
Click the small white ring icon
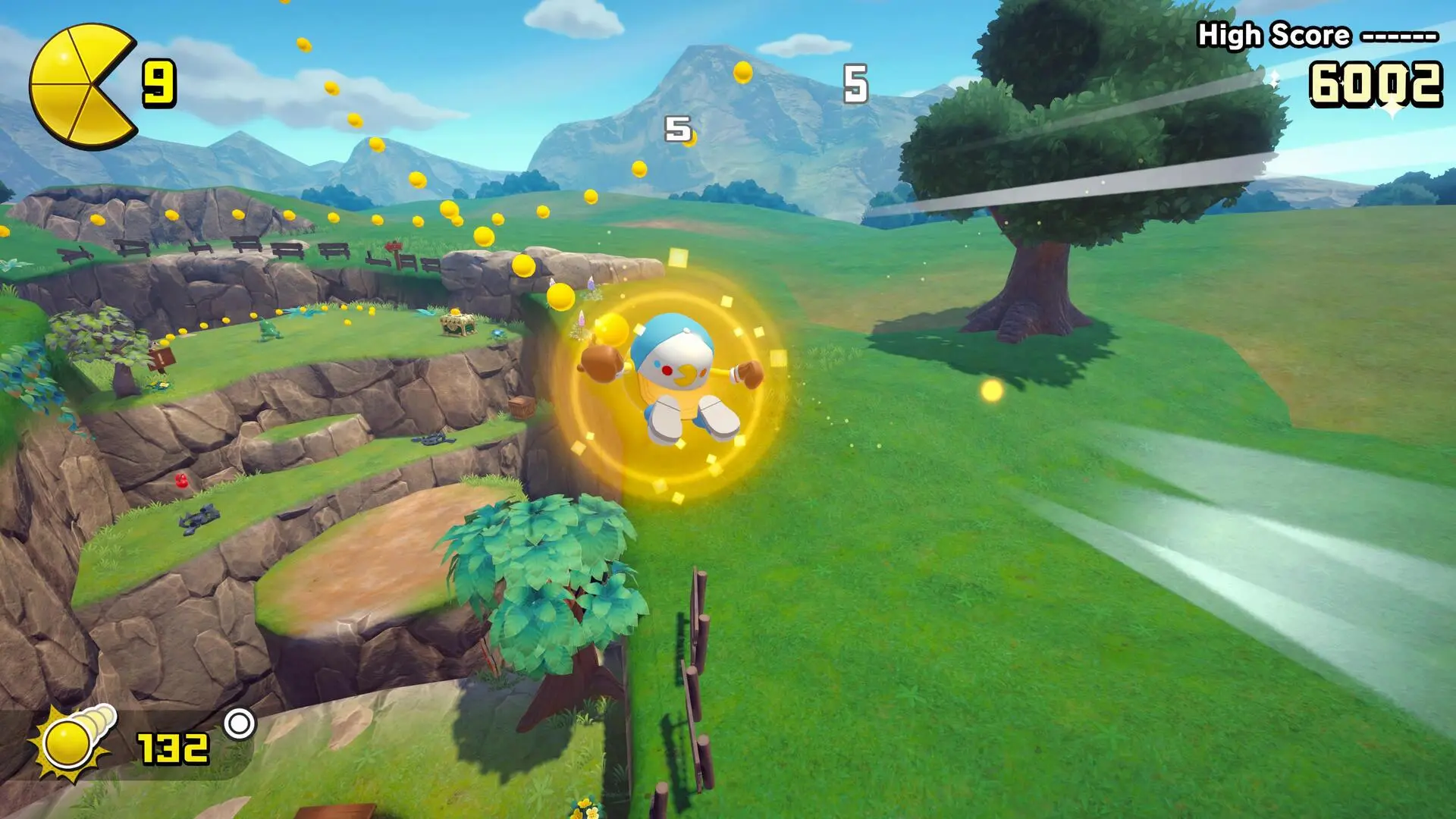tap(240, 724)
